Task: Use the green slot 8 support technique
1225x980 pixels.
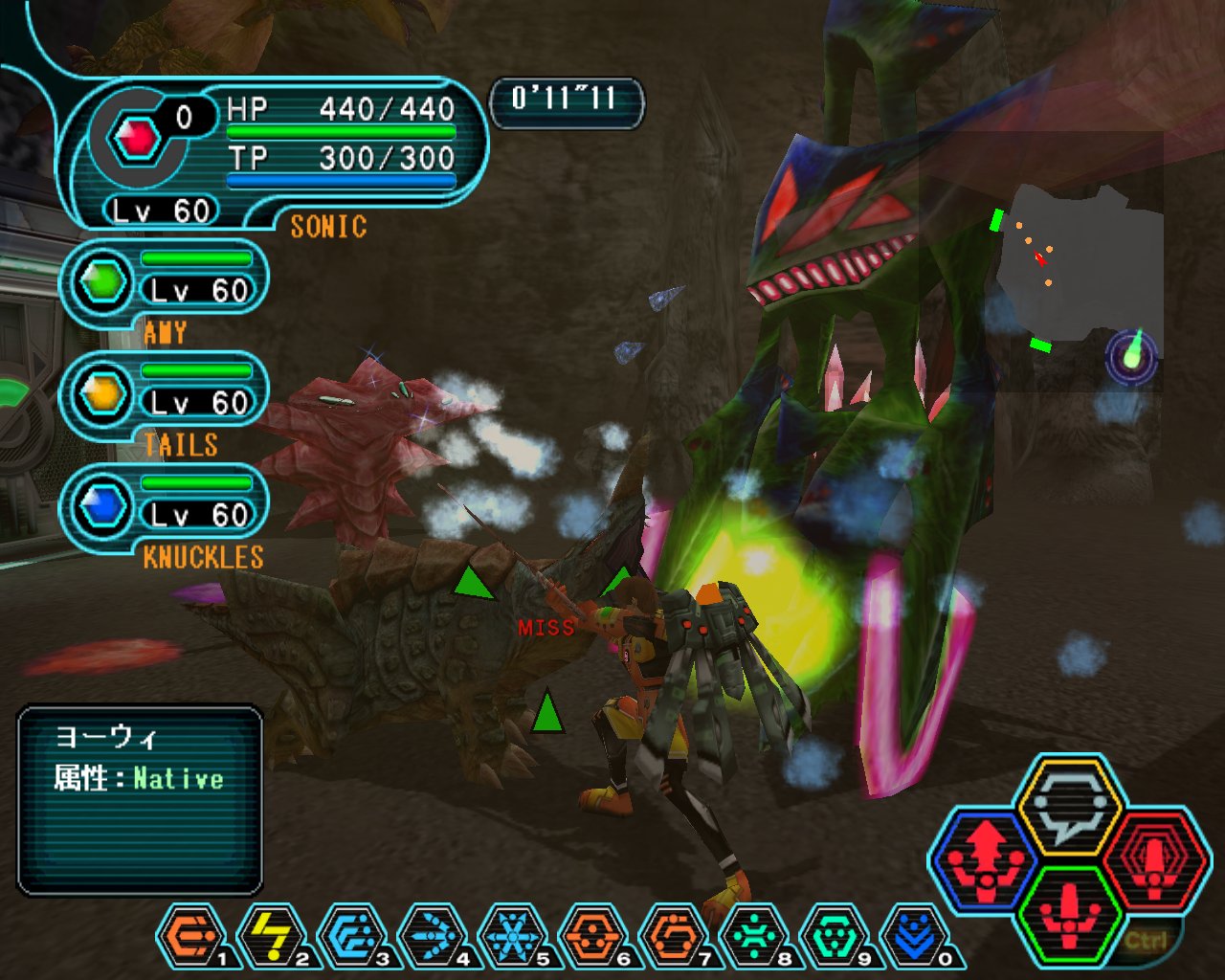Action: point(753,936)
